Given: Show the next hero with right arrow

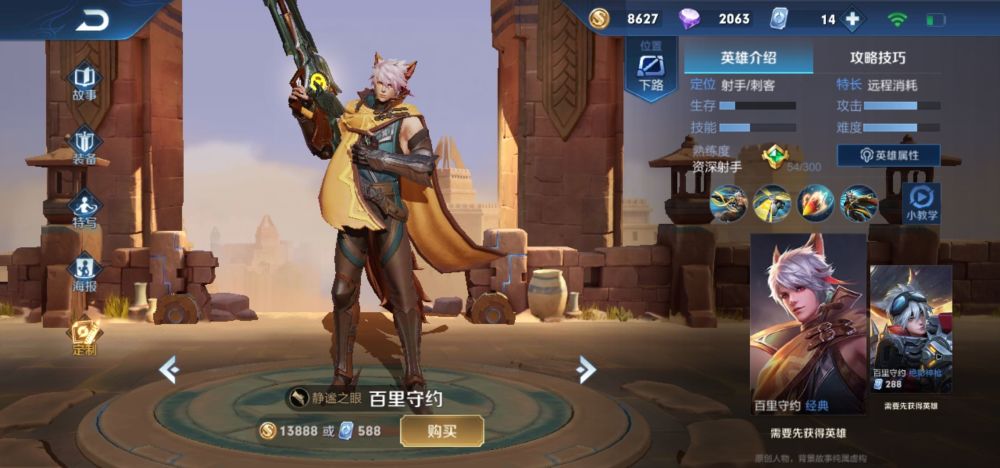Looking at the screenshot, I should coord(586,370).
